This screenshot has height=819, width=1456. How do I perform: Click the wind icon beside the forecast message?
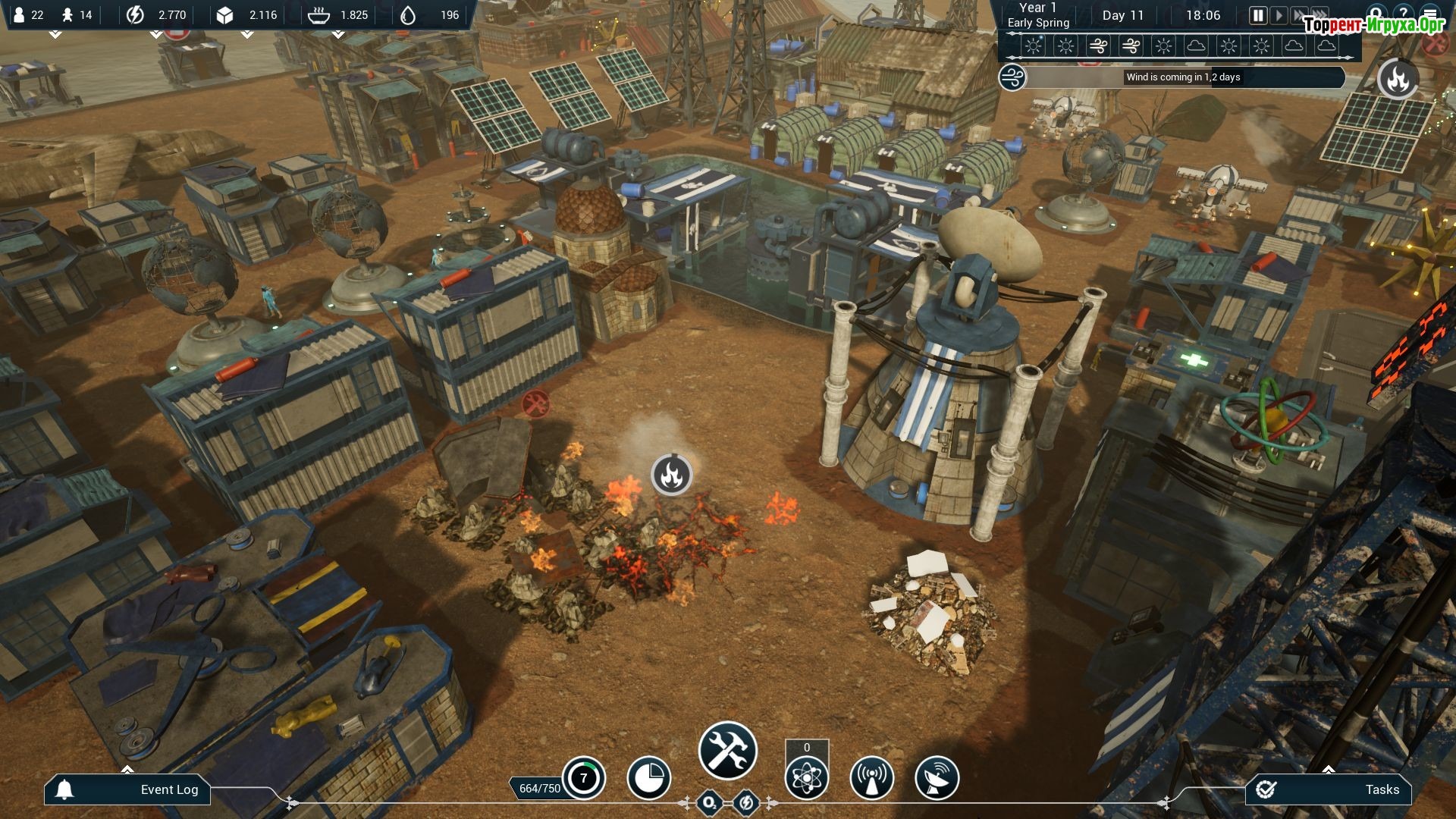1012,77
